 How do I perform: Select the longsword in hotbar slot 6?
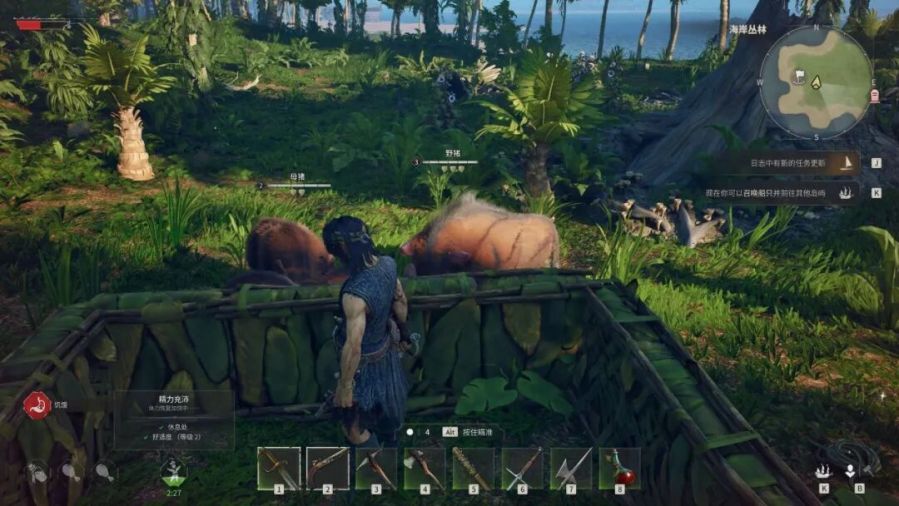pos(522,468)
